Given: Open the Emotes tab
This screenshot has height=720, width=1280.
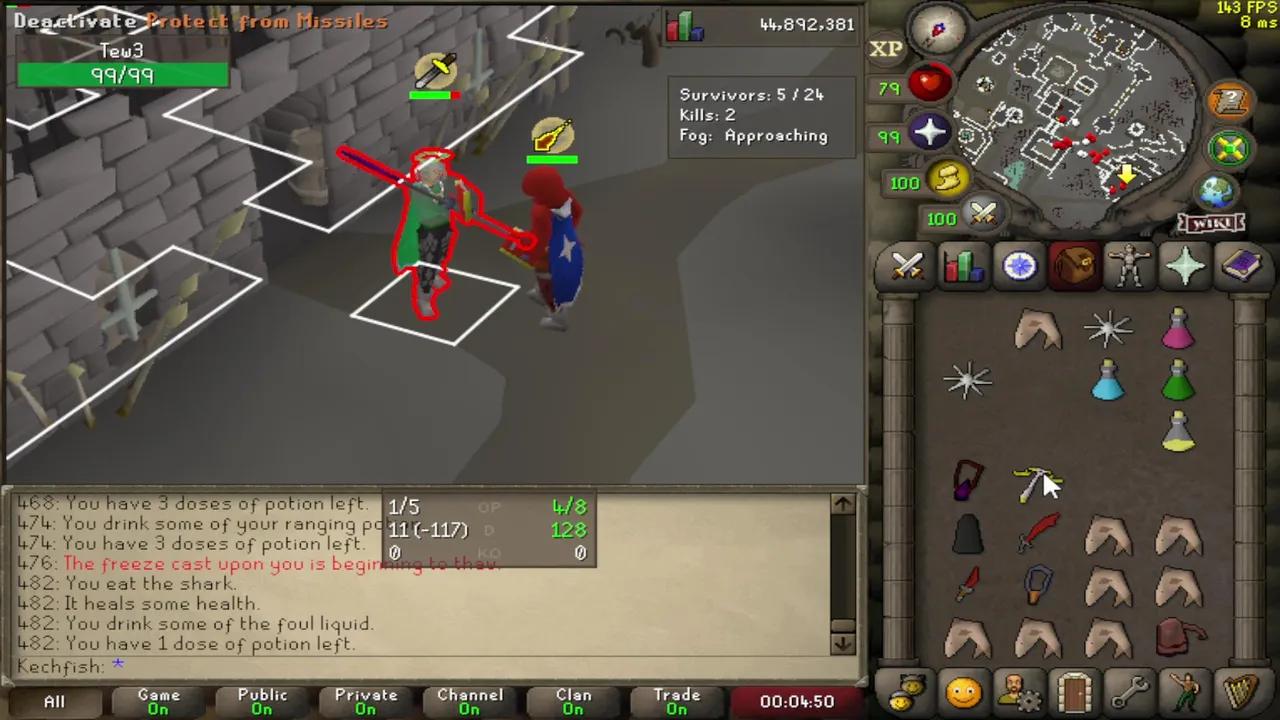Looking at the screenshot, I should 1186,690.
